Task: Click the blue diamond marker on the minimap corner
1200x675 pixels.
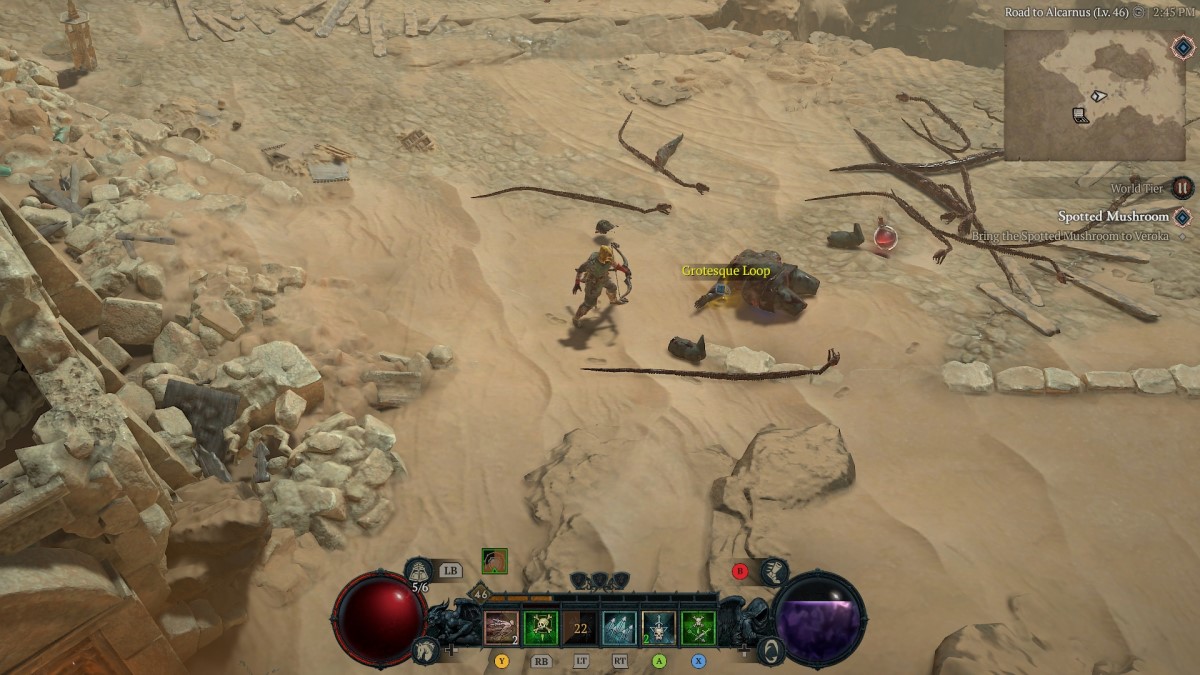Action: coord(1183,47)
